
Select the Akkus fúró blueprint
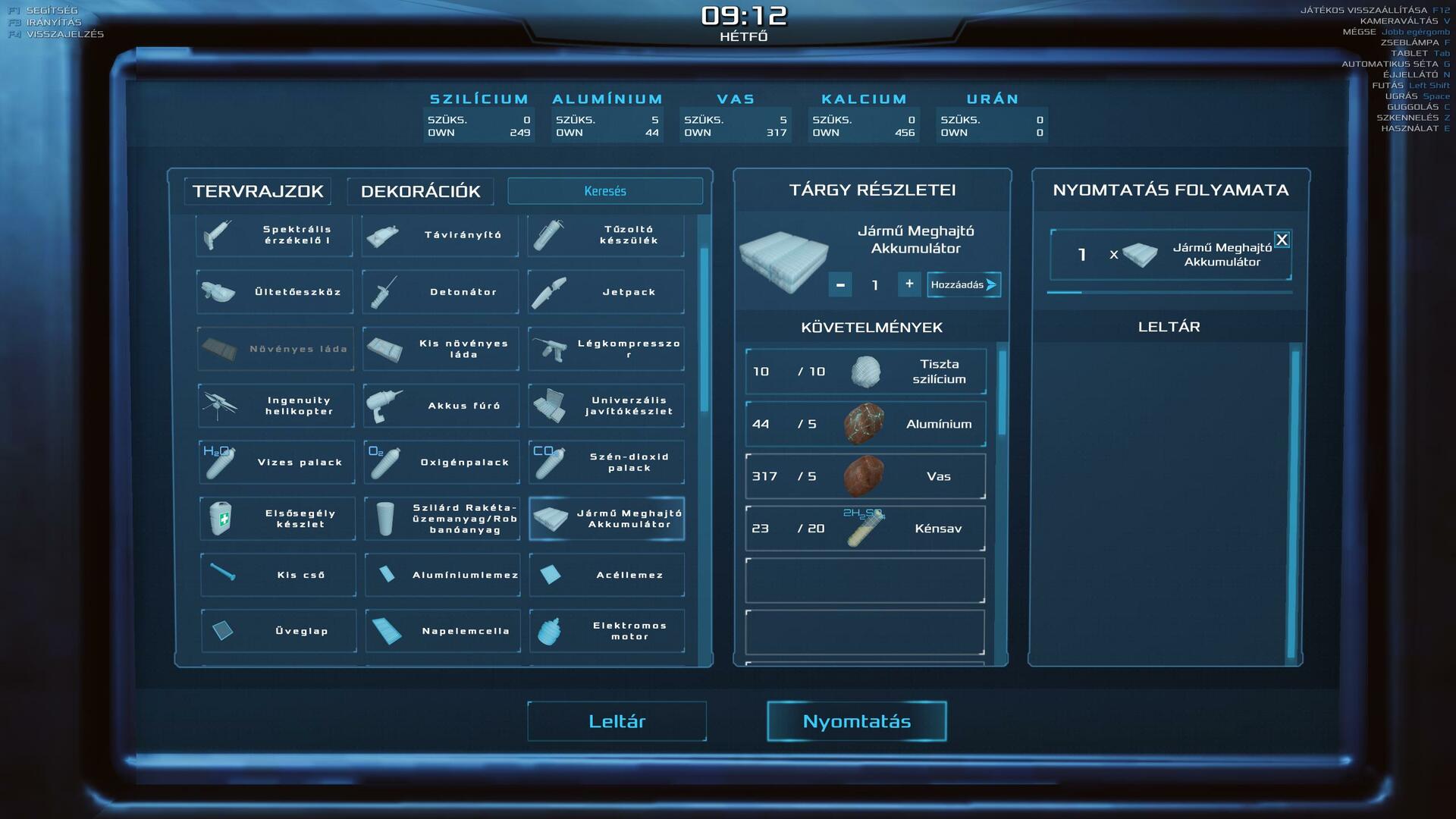[x=441, y=406]
